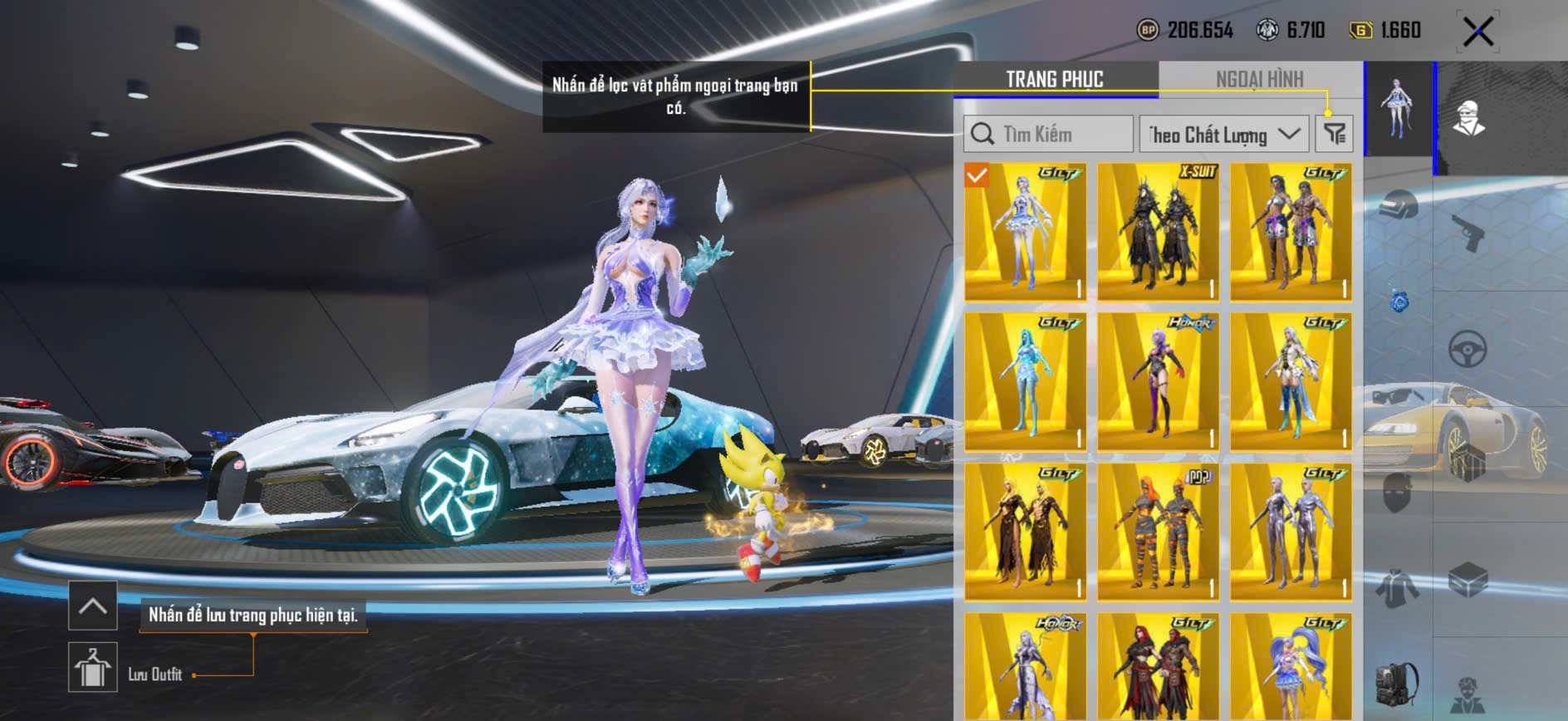Choose the silver metallic bodysuit outfit
The height and width of the screenshot is (721, 1568).
click(x=1291, y=532)
